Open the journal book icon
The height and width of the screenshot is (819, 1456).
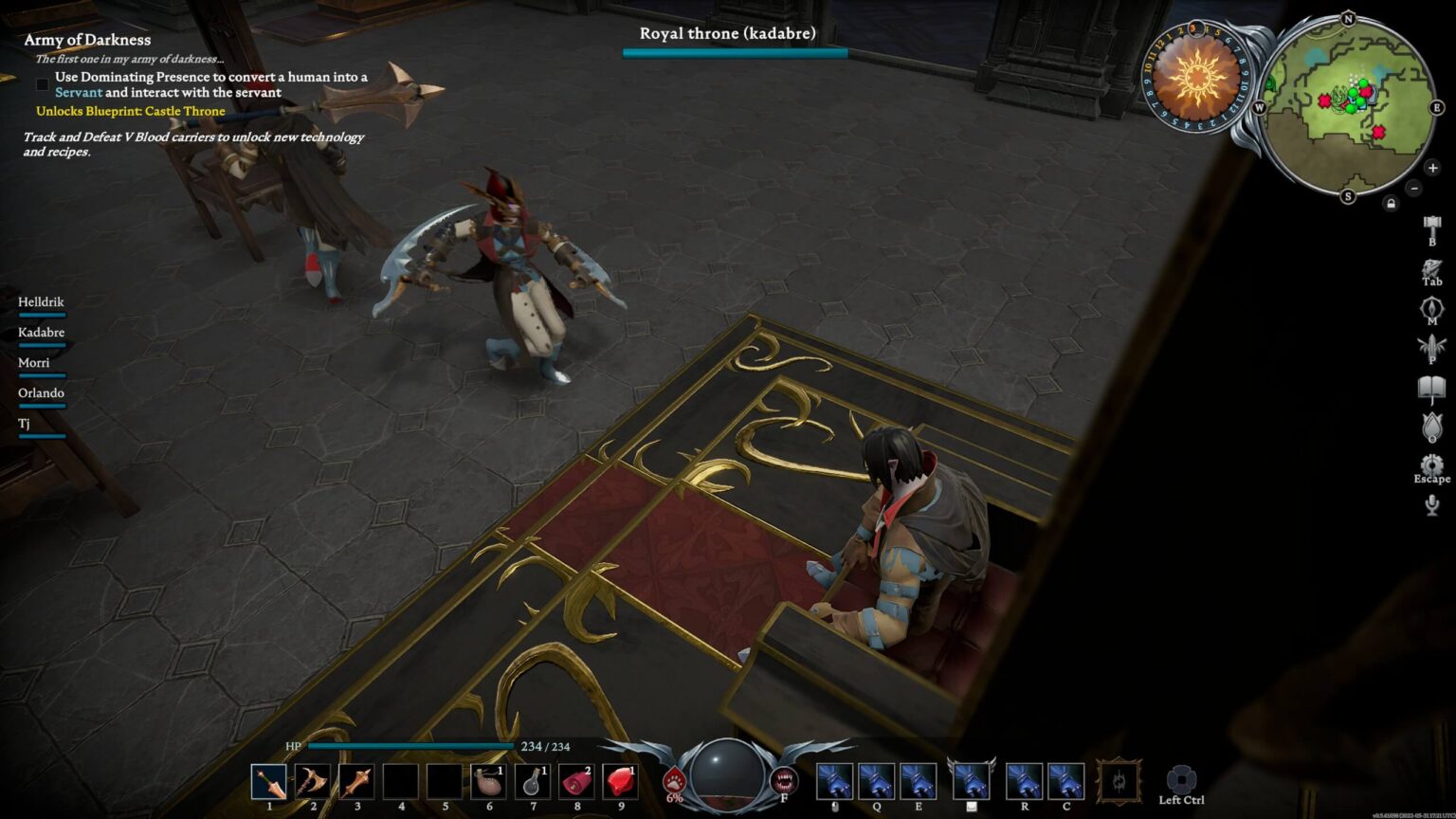click(1431, 389)
